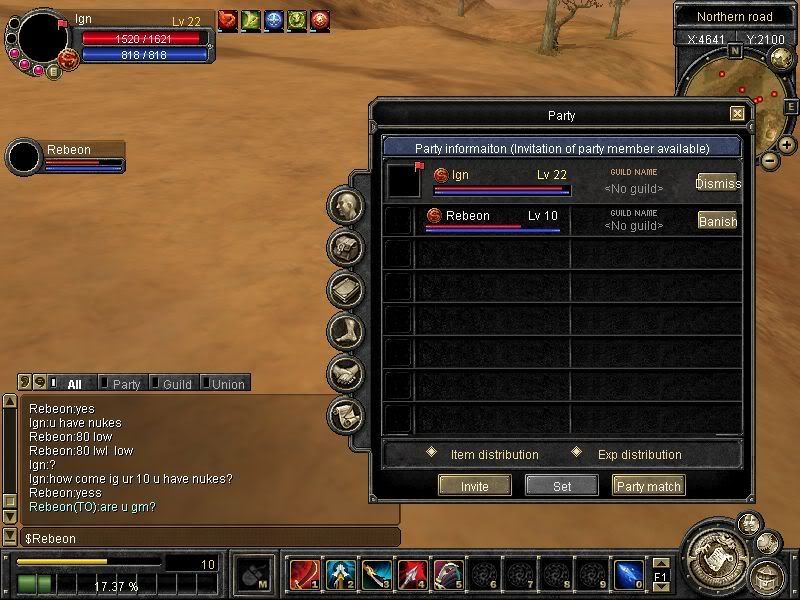This screenshot has width=800, height=600.
Task: Invite a new party member
Action: (474, 486)
